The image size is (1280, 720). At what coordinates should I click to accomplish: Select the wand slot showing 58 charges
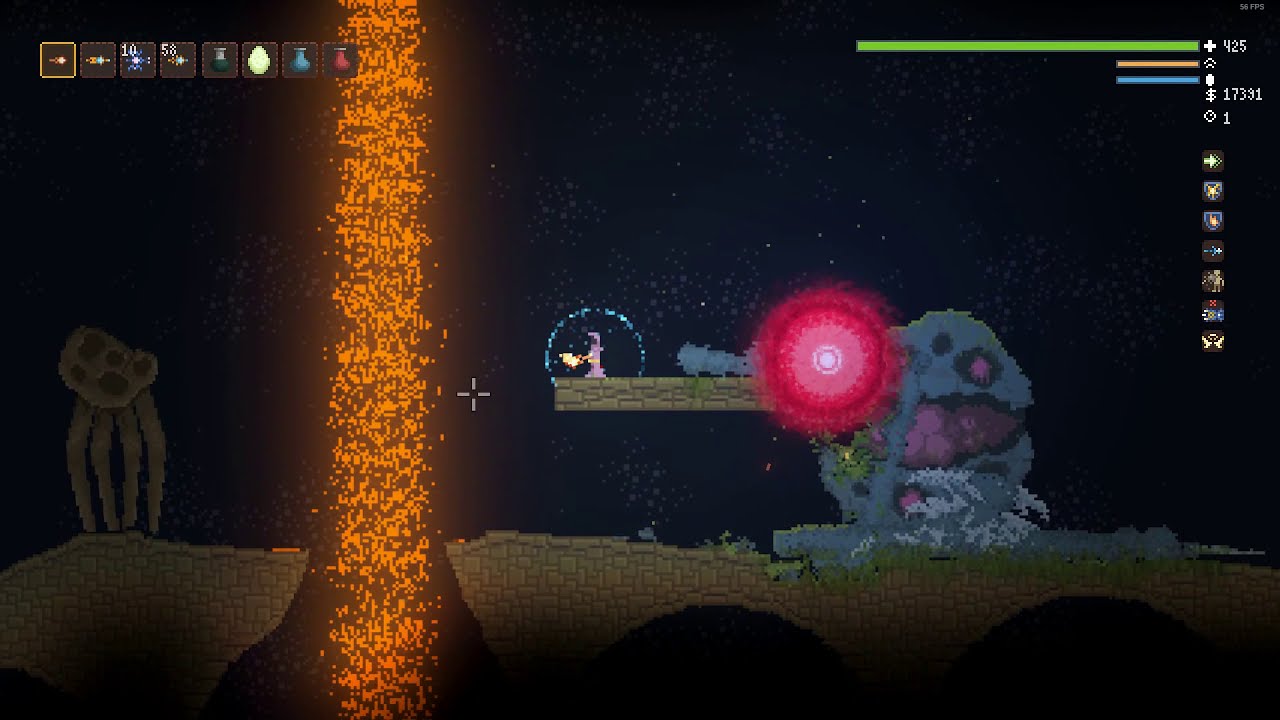pos(177,60)
